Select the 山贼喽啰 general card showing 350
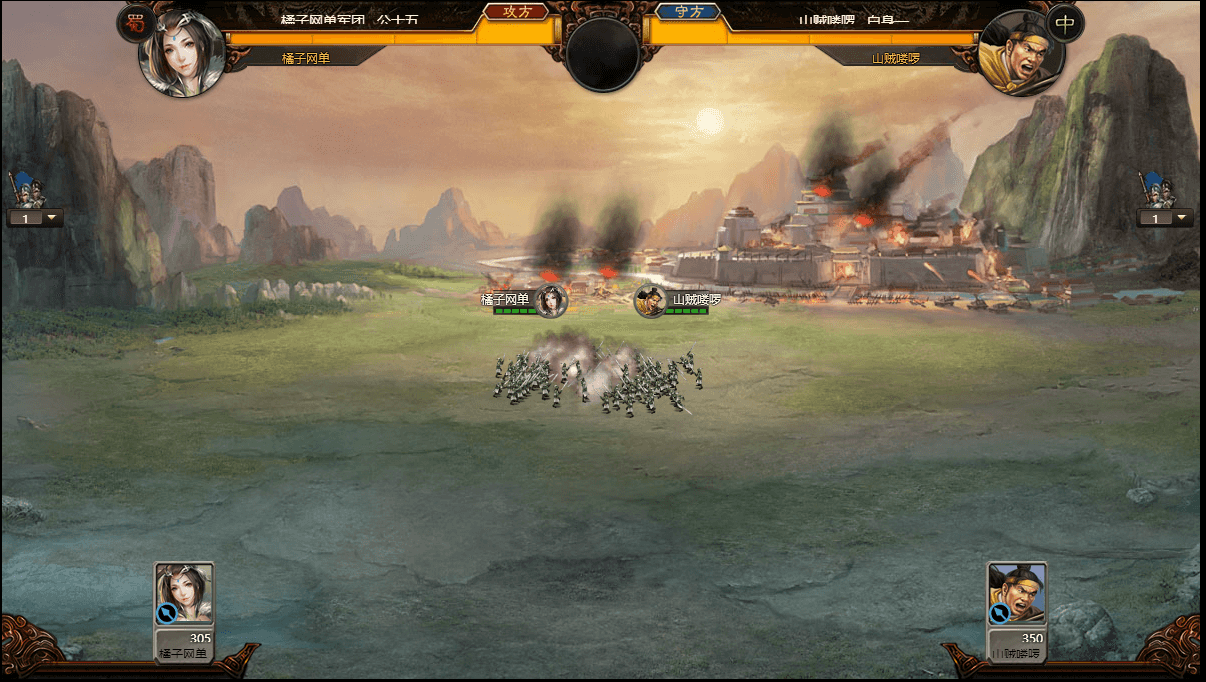This screenshot has height=682, width=1206. (x=1017, y=610)
